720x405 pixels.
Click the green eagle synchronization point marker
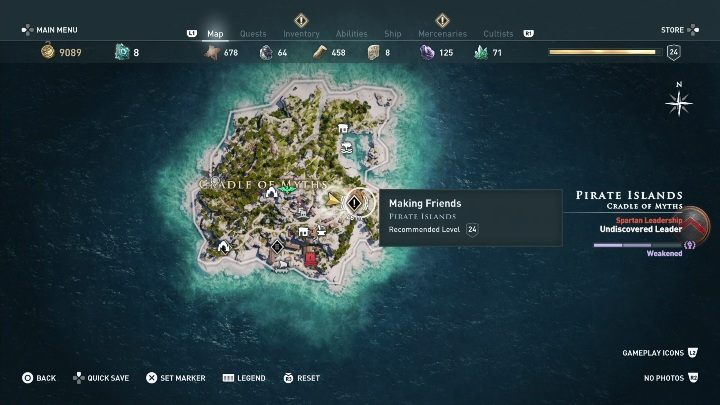tap(288, 188)
